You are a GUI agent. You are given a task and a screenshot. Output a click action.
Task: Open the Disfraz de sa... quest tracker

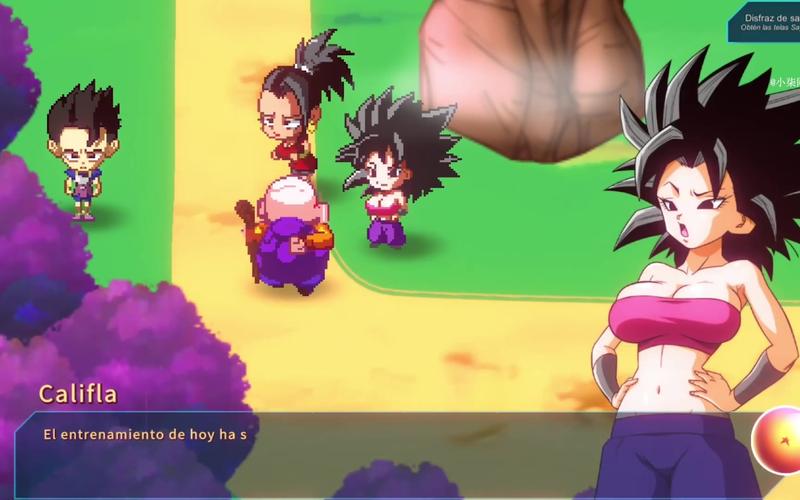[x=766, y=22]
